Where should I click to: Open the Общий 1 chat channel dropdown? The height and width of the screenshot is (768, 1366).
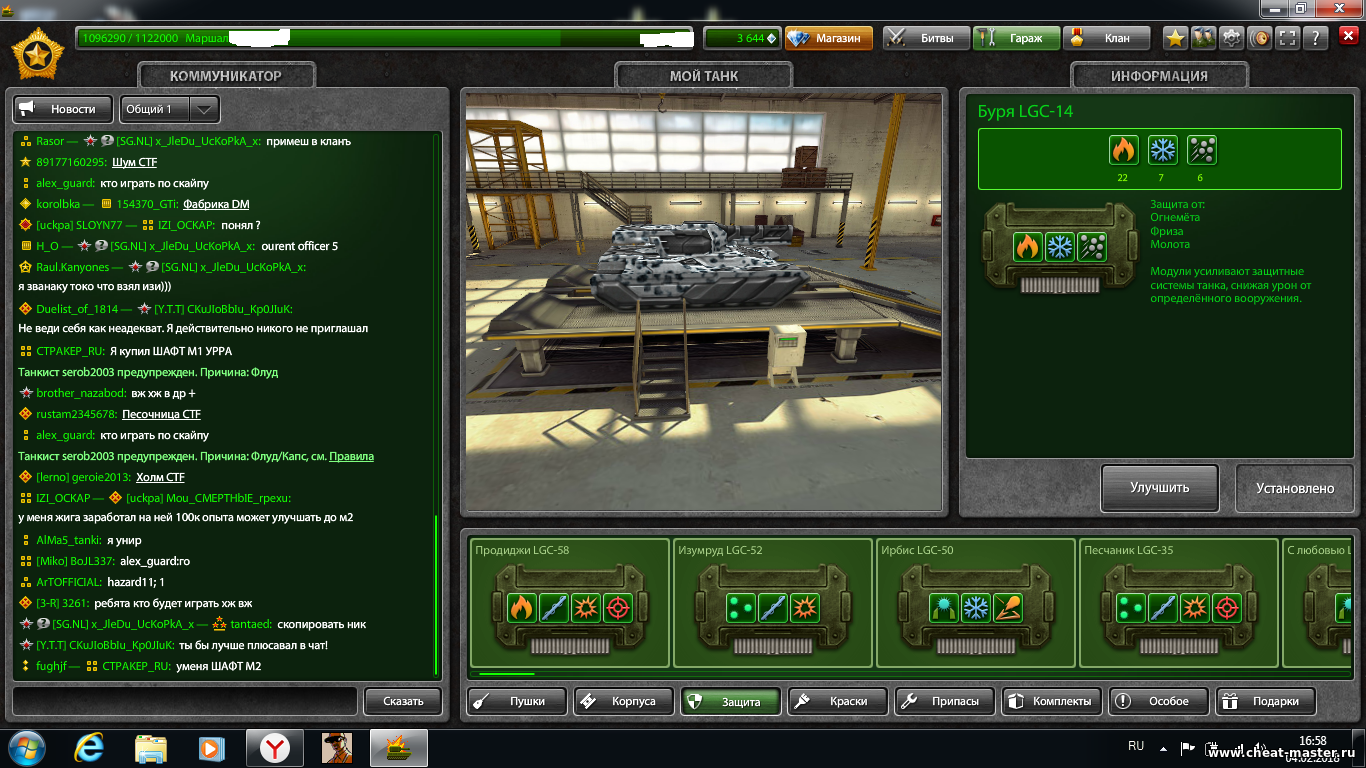170,109
